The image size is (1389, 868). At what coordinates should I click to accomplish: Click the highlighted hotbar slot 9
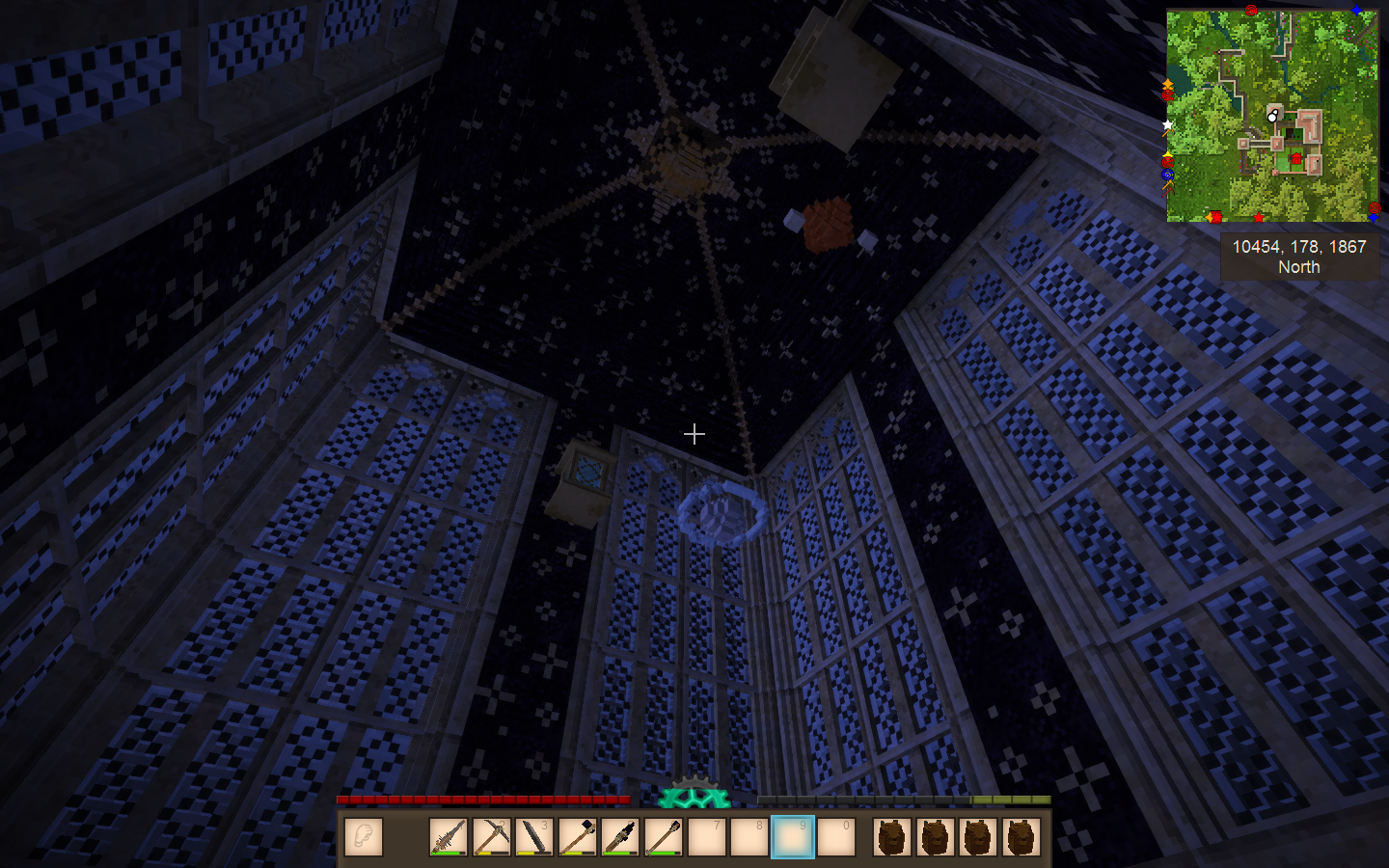[x=793, y=836]
